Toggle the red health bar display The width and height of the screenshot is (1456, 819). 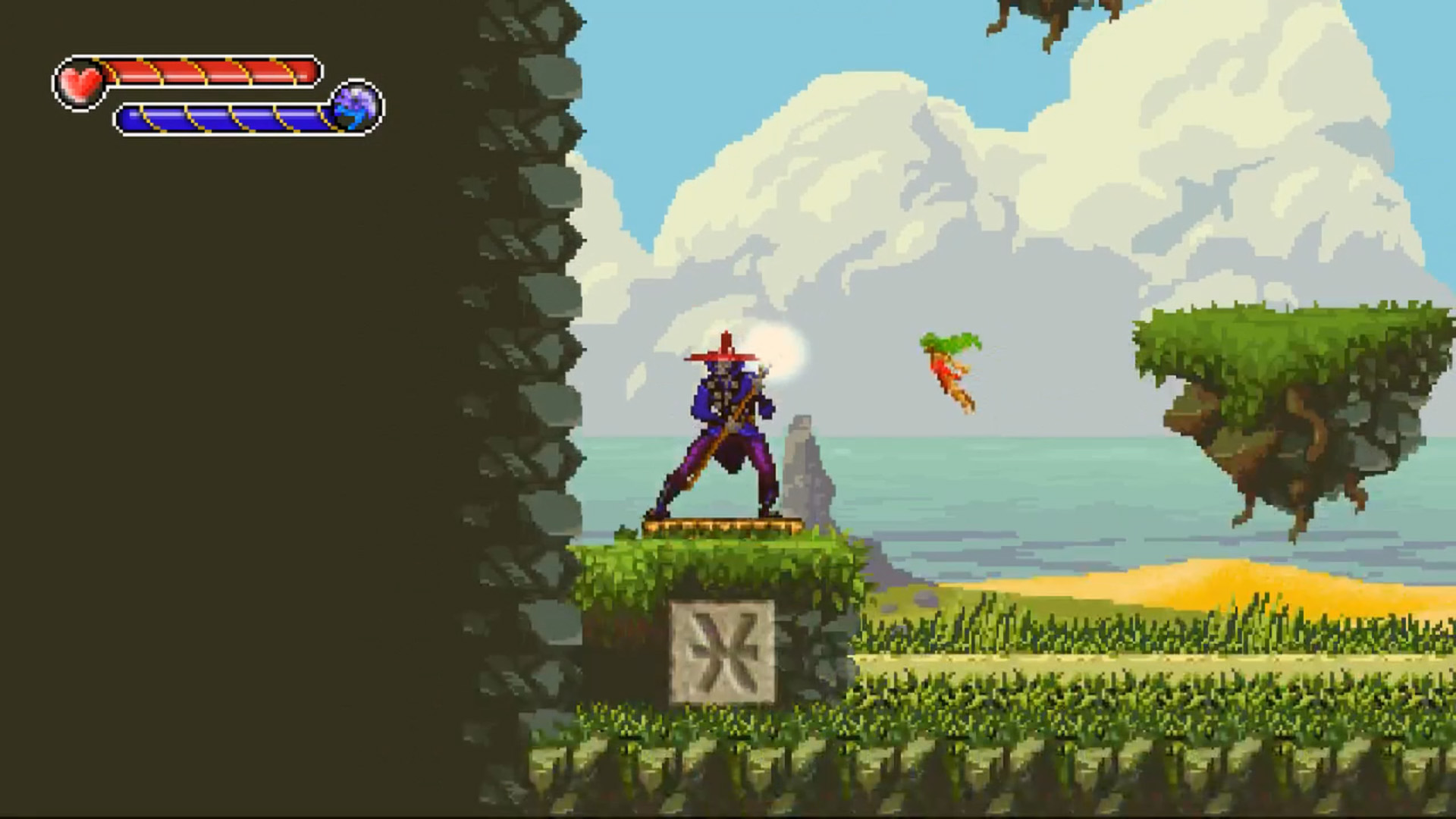click(x=212, y=74)
